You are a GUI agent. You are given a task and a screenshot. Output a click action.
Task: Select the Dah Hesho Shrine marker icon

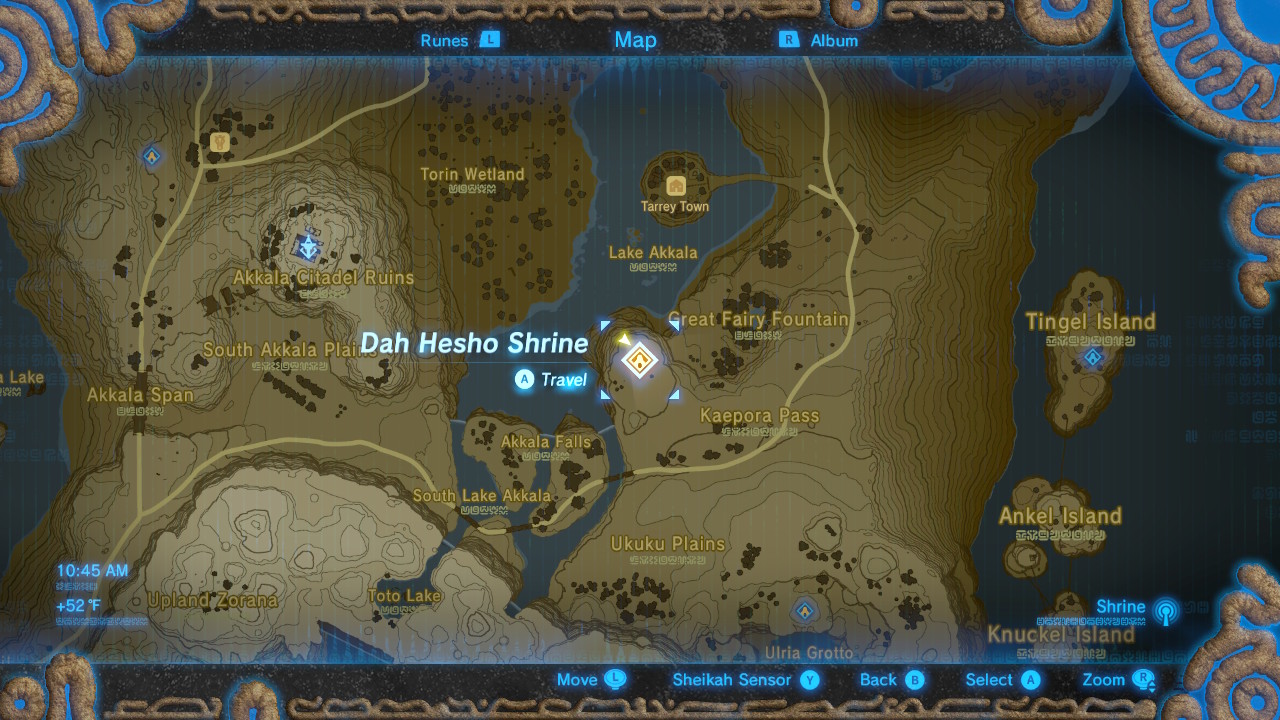point(640,360)
